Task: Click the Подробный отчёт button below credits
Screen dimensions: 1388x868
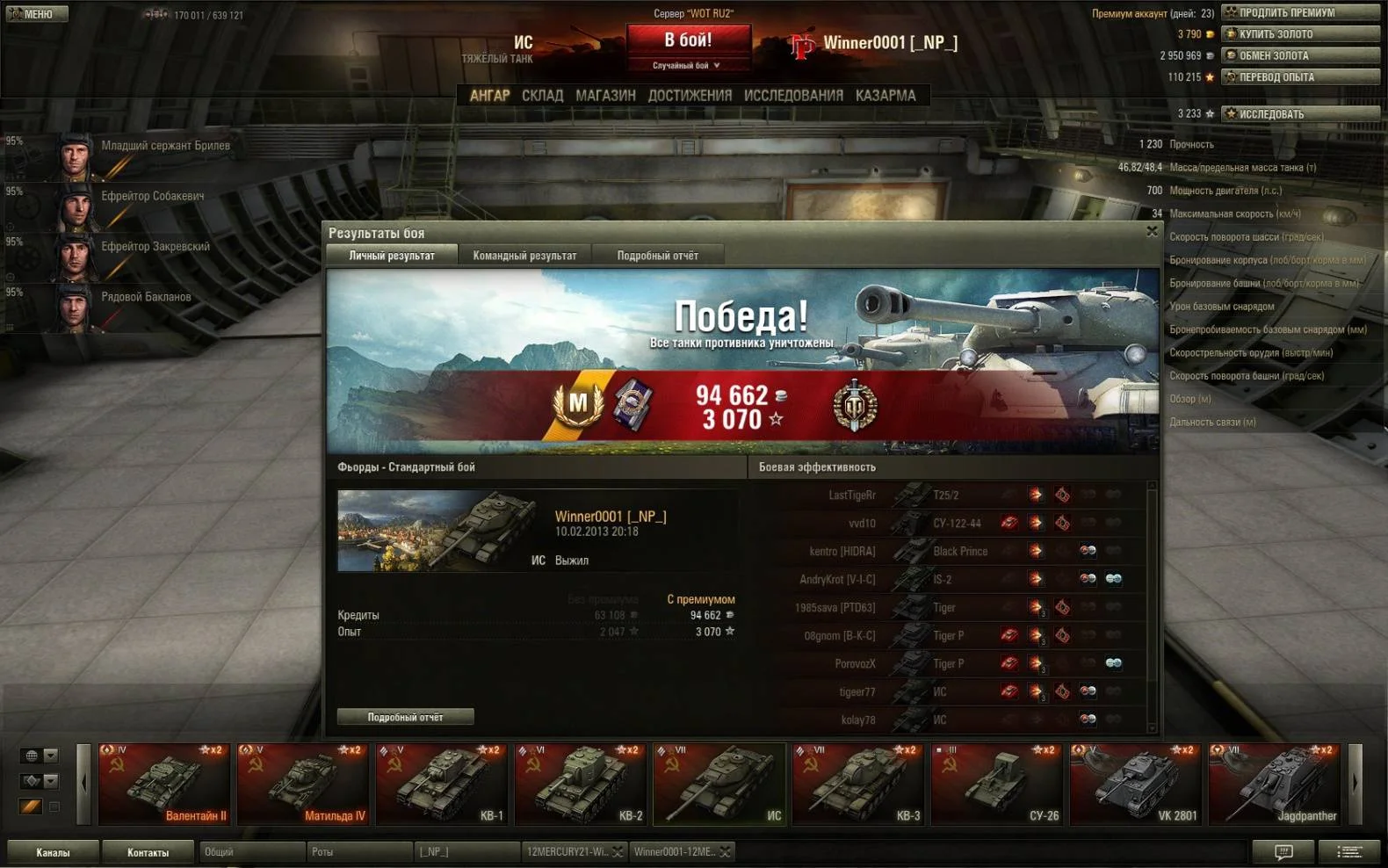Action: 405,717
